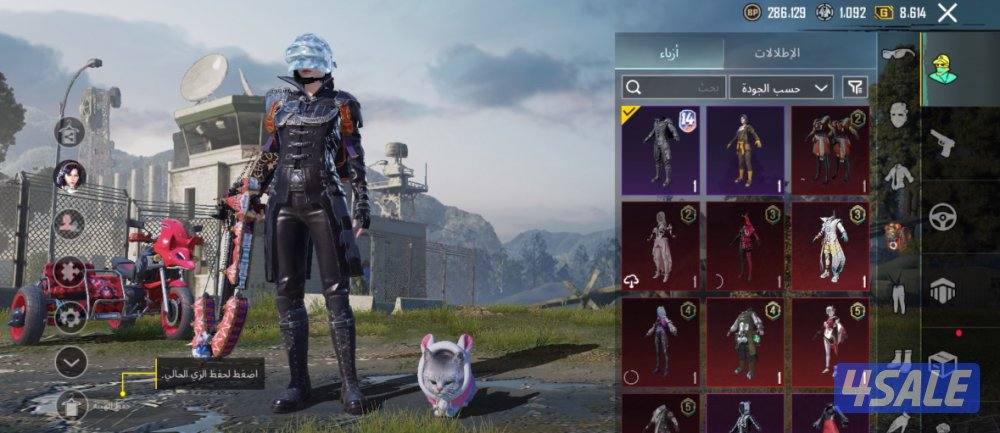Click the outfit search field
The image size is (1000, 433).
click(x=673, y=87)
